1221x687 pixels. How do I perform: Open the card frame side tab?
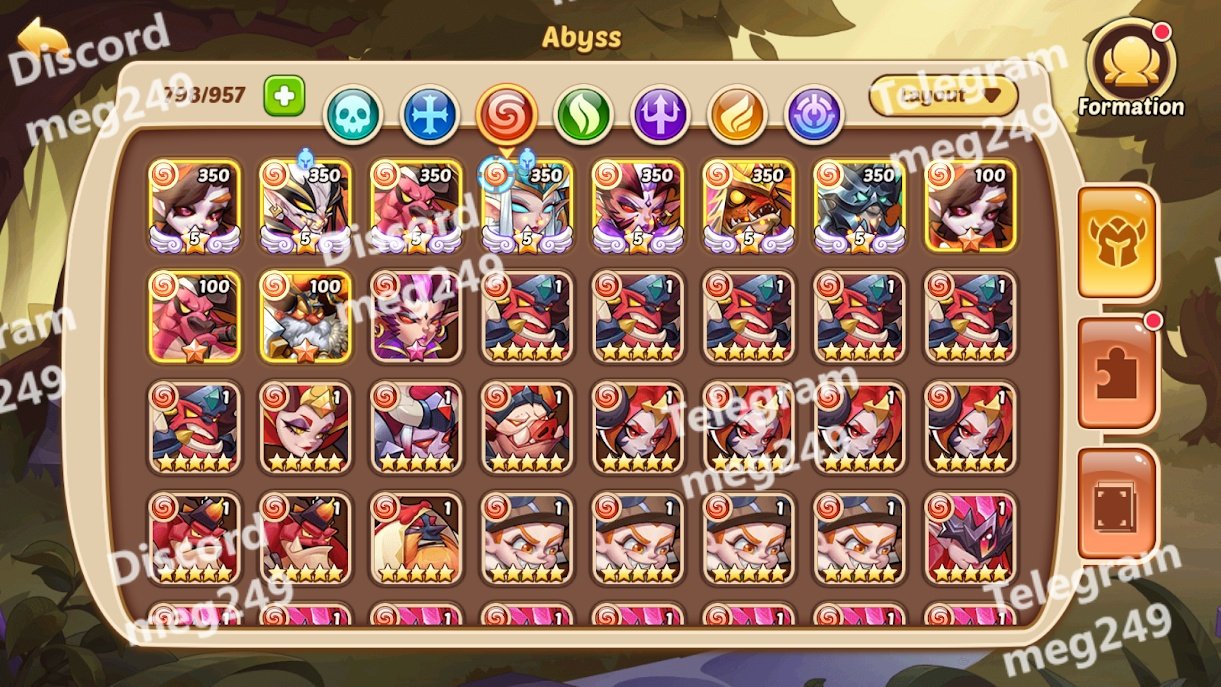[x=1117, y=504]
